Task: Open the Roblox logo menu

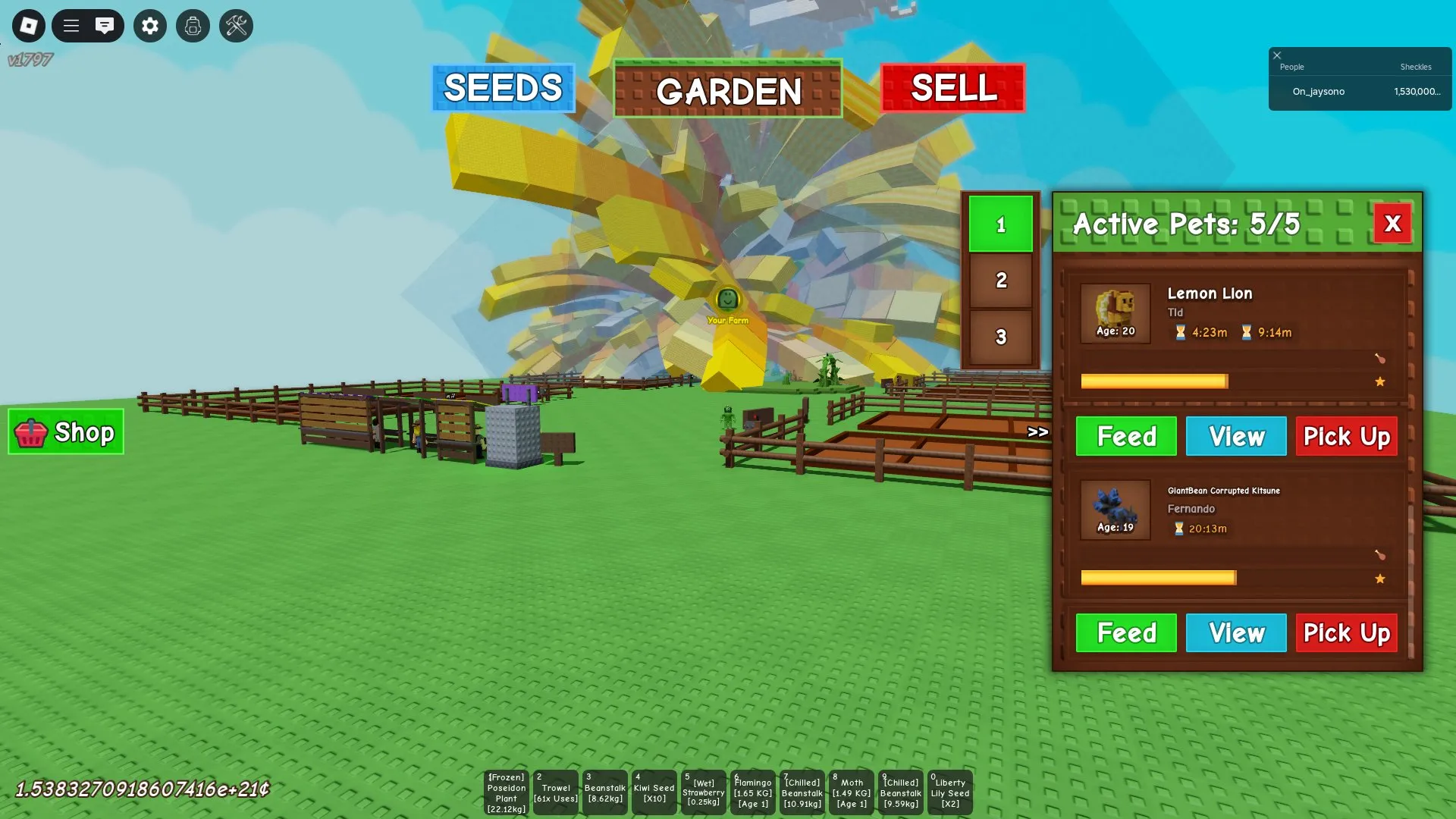Action: (x=28, y=26)
